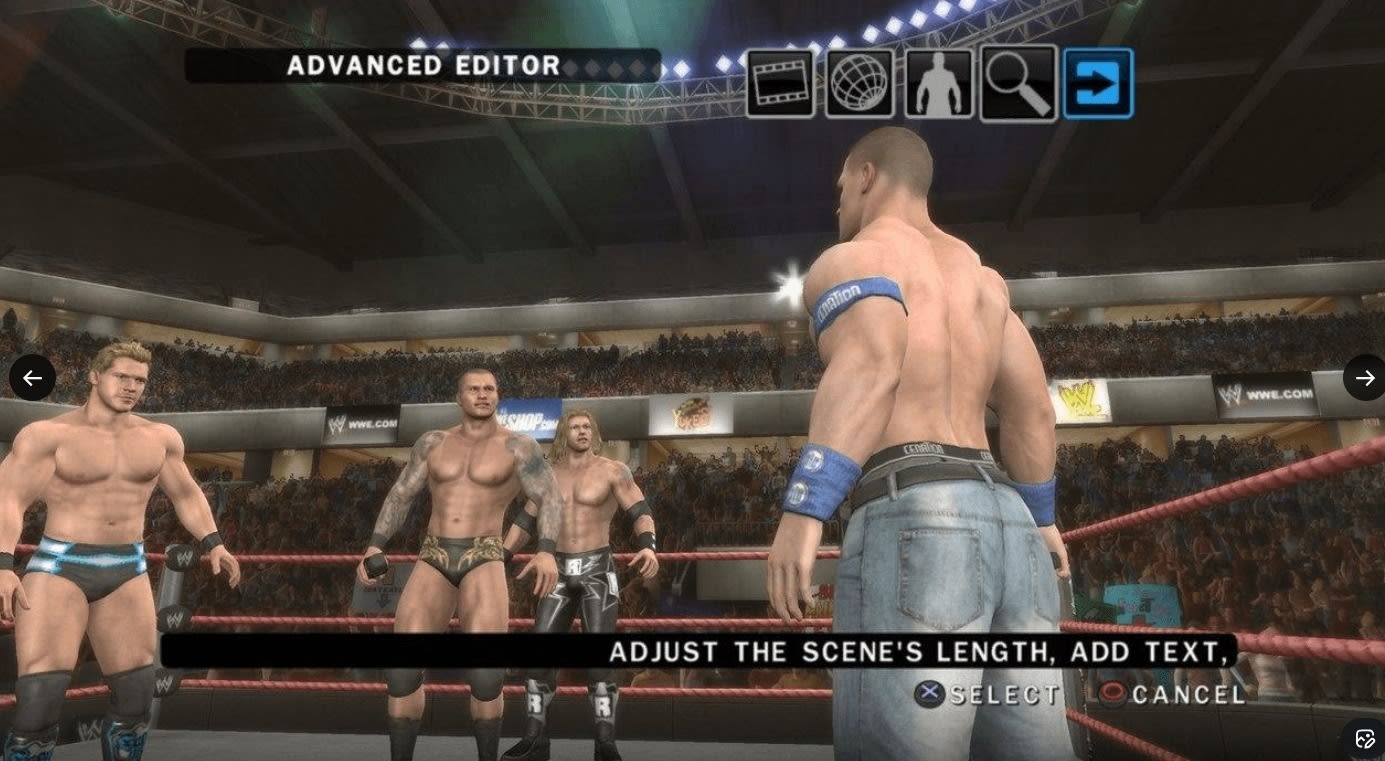Open the film strip scene editor icon
The image size is (1385, 761).
point(780,84)
